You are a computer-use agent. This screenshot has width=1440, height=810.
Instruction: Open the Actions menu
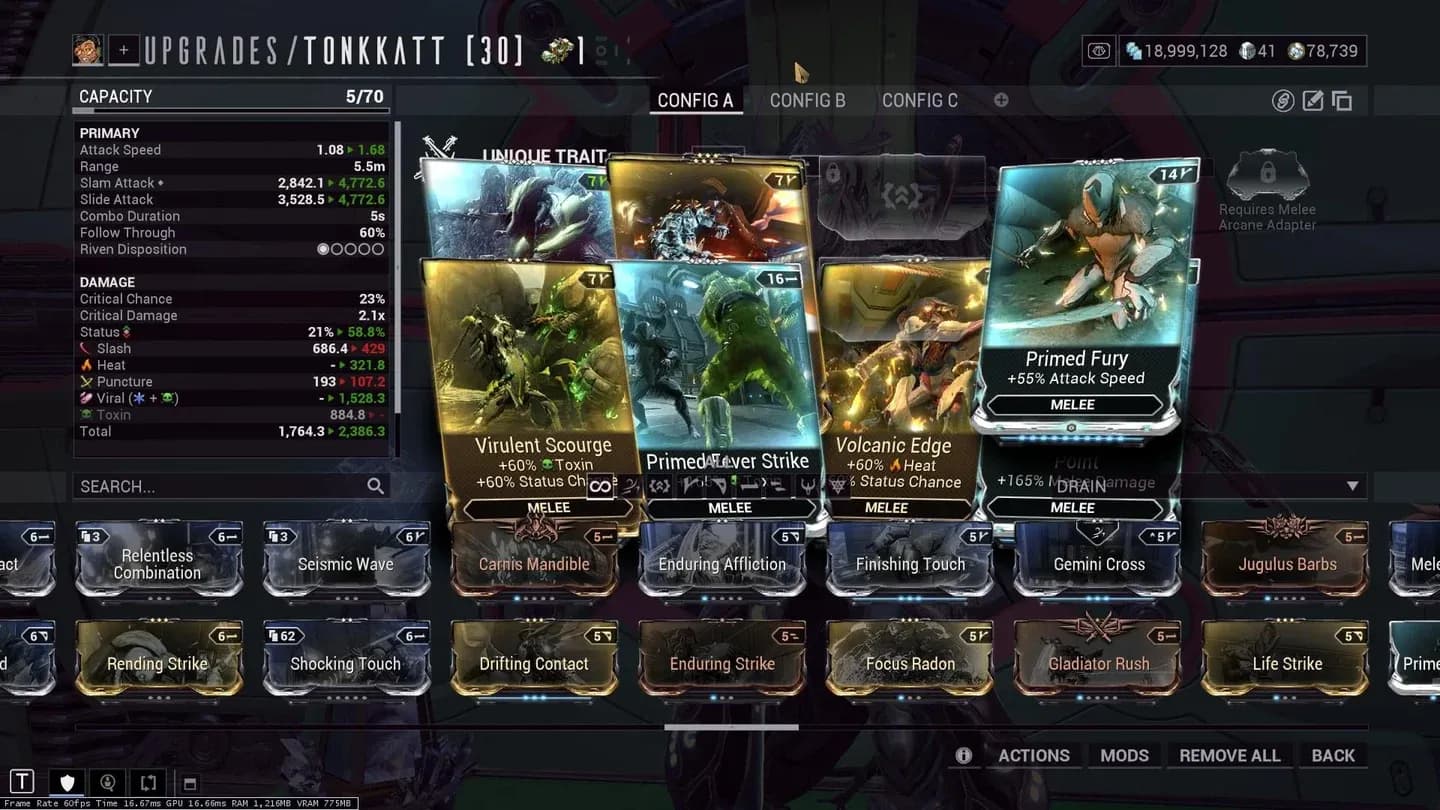click(x=1033, y=755)
